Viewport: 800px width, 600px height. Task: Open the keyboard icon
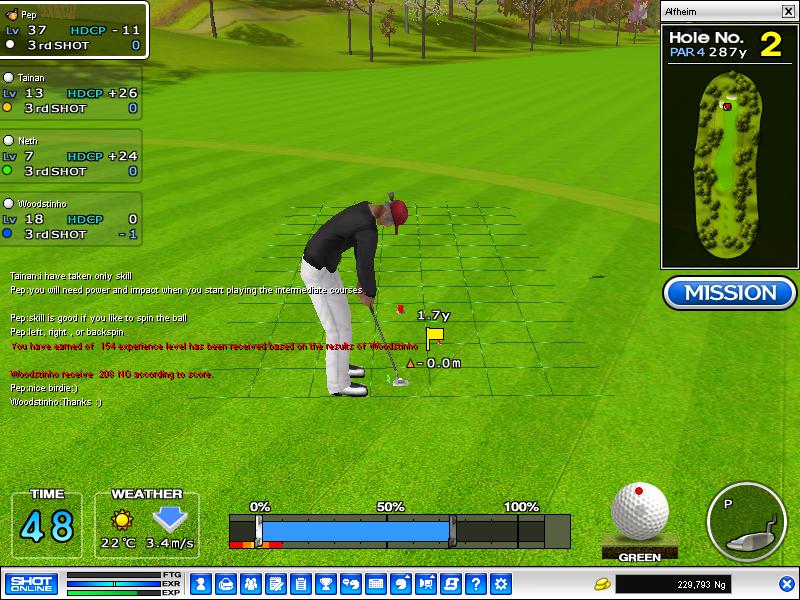tap(376, 583)
